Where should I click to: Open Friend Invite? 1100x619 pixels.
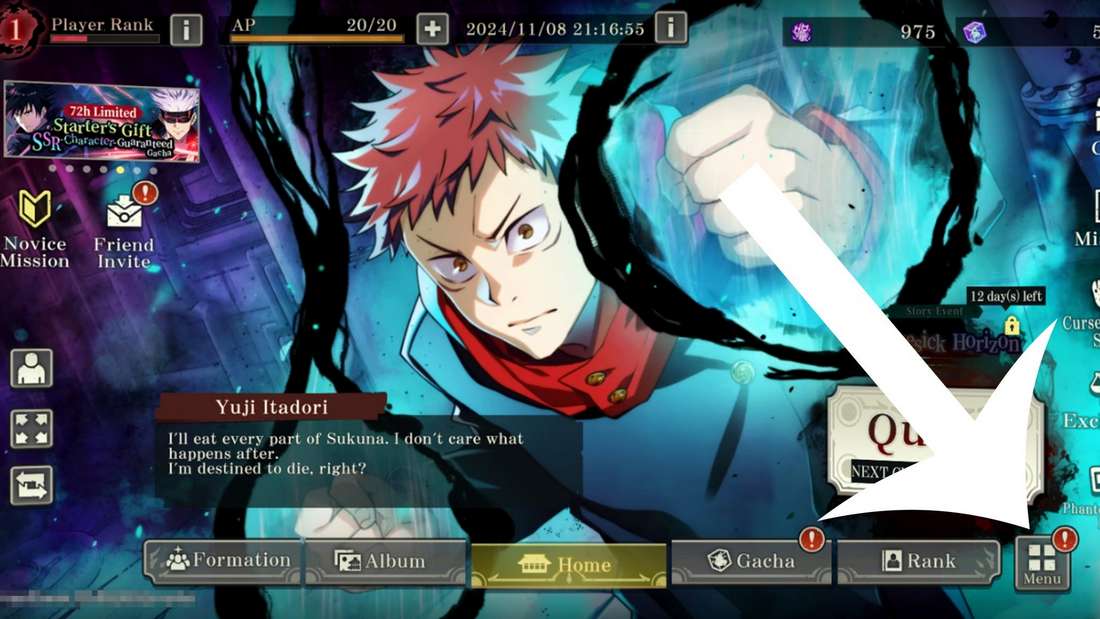coord(124,231)
